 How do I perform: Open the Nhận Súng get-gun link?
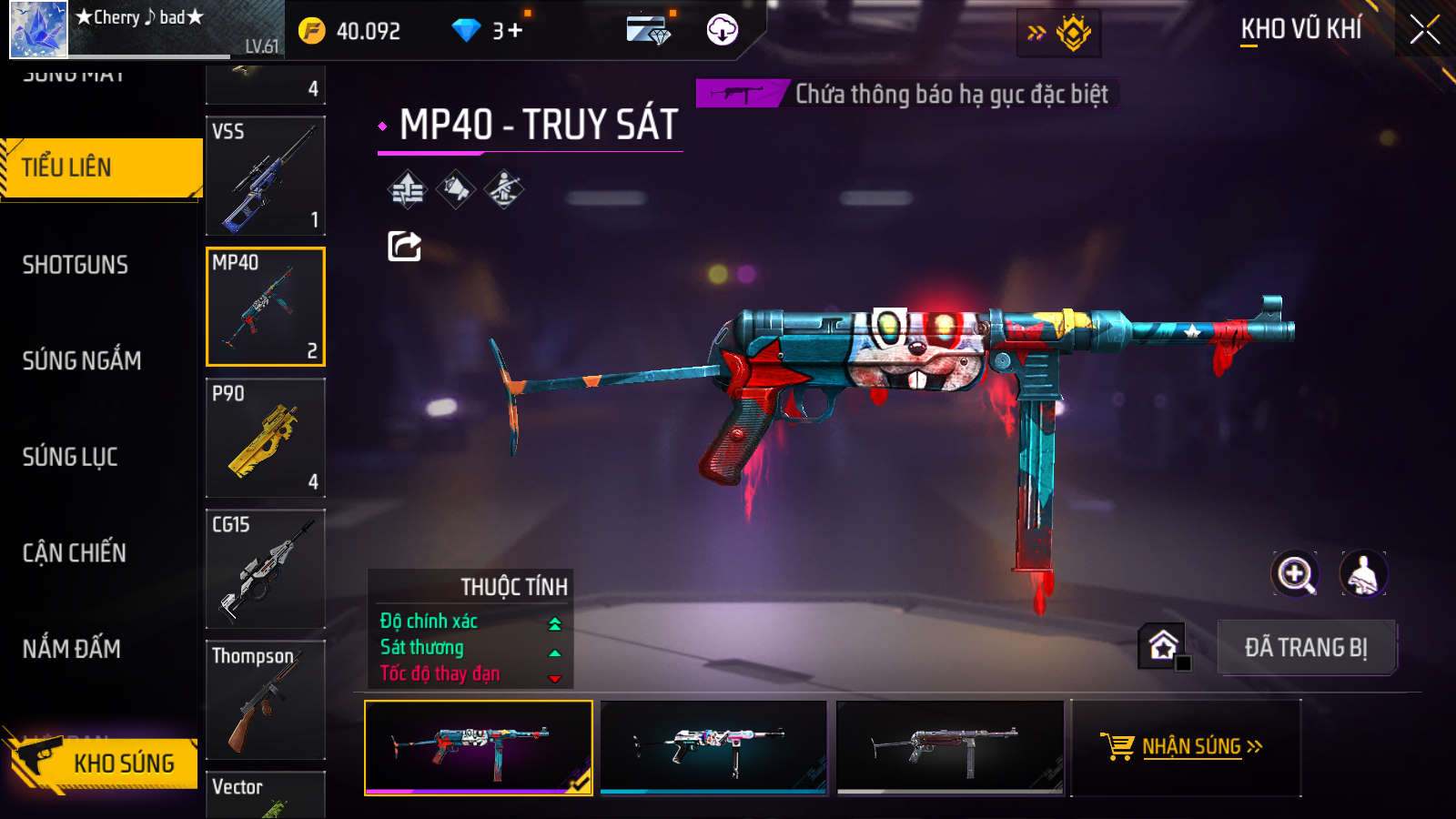tap(1185, 747)
